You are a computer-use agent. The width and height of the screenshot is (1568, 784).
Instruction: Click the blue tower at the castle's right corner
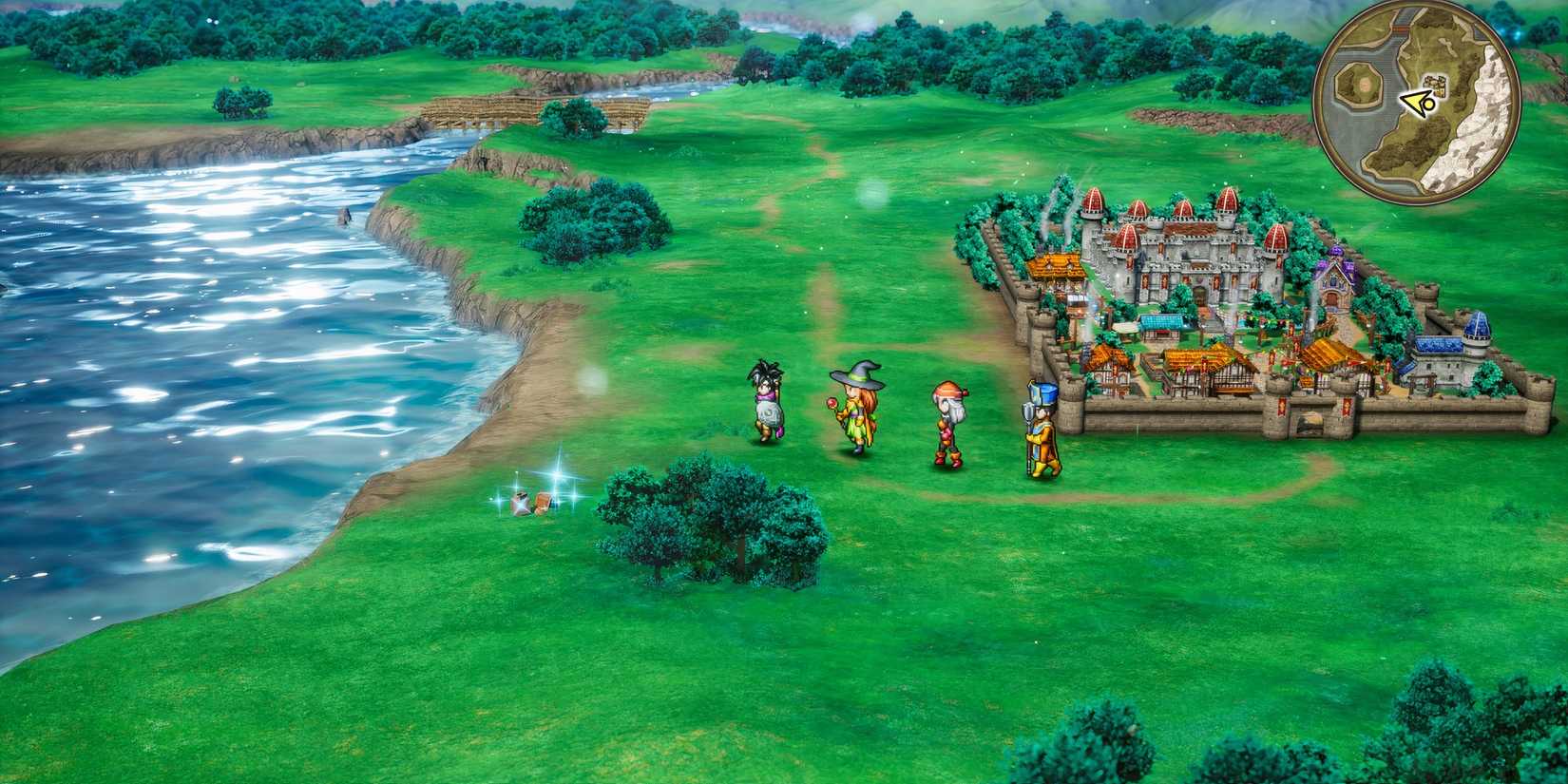[1475, 329]
